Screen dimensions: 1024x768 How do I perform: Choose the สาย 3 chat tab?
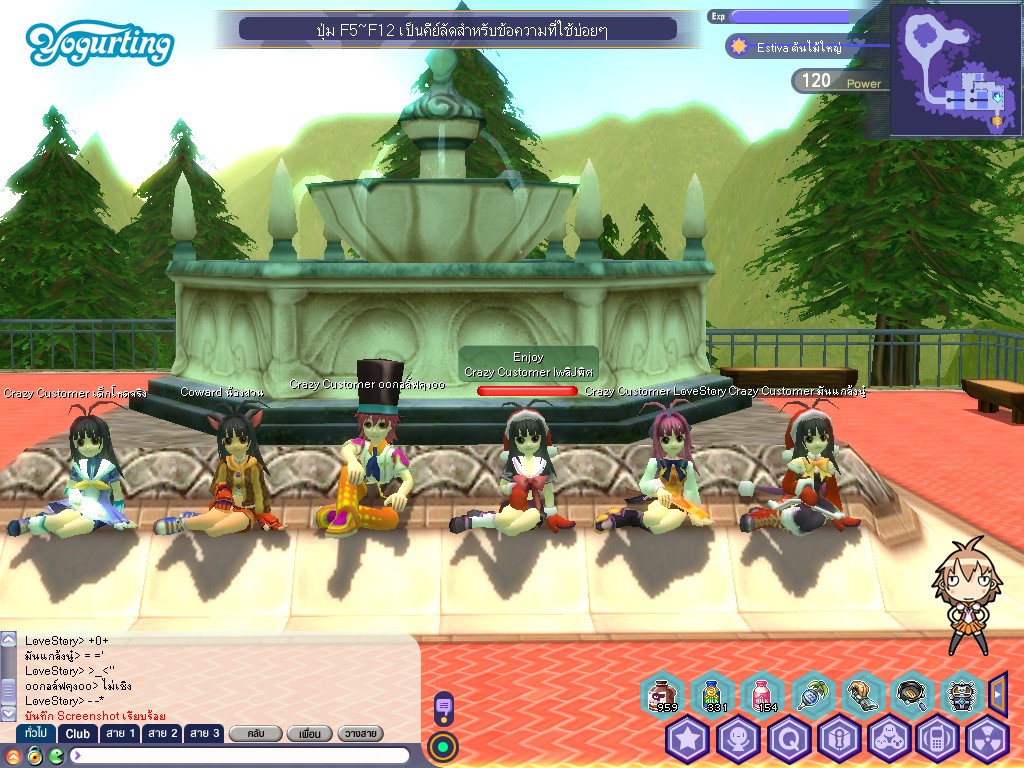tap(204, 733)
